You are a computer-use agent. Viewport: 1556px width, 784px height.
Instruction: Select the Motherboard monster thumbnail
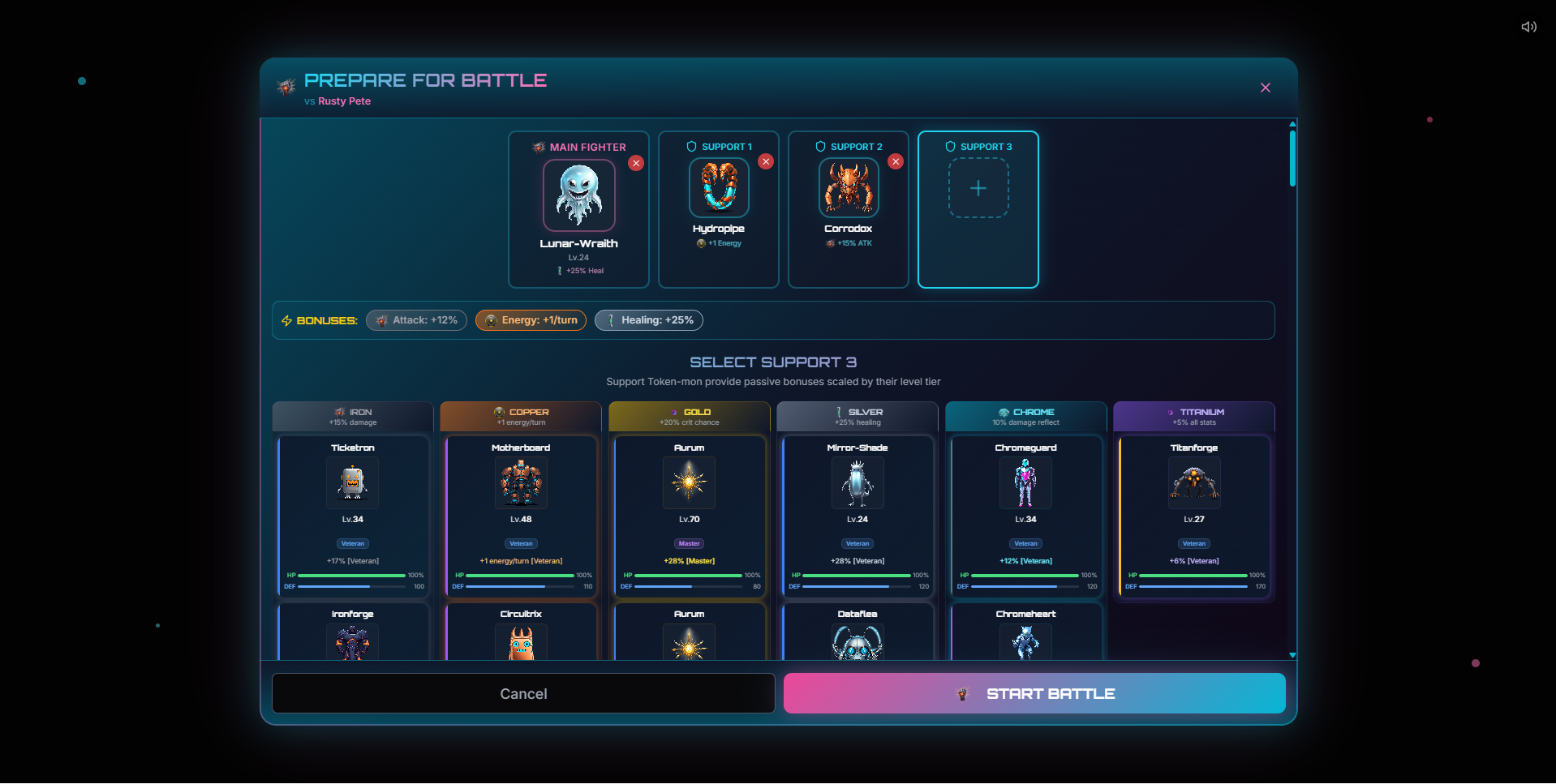point(521,483)
